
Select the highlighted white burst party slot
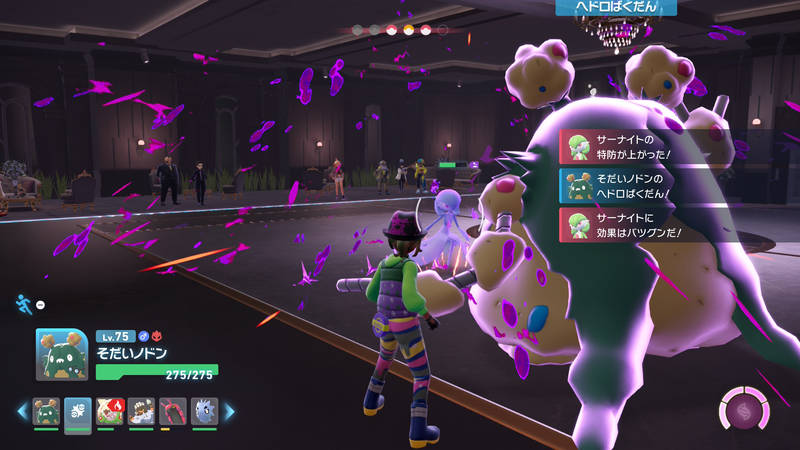78,411
